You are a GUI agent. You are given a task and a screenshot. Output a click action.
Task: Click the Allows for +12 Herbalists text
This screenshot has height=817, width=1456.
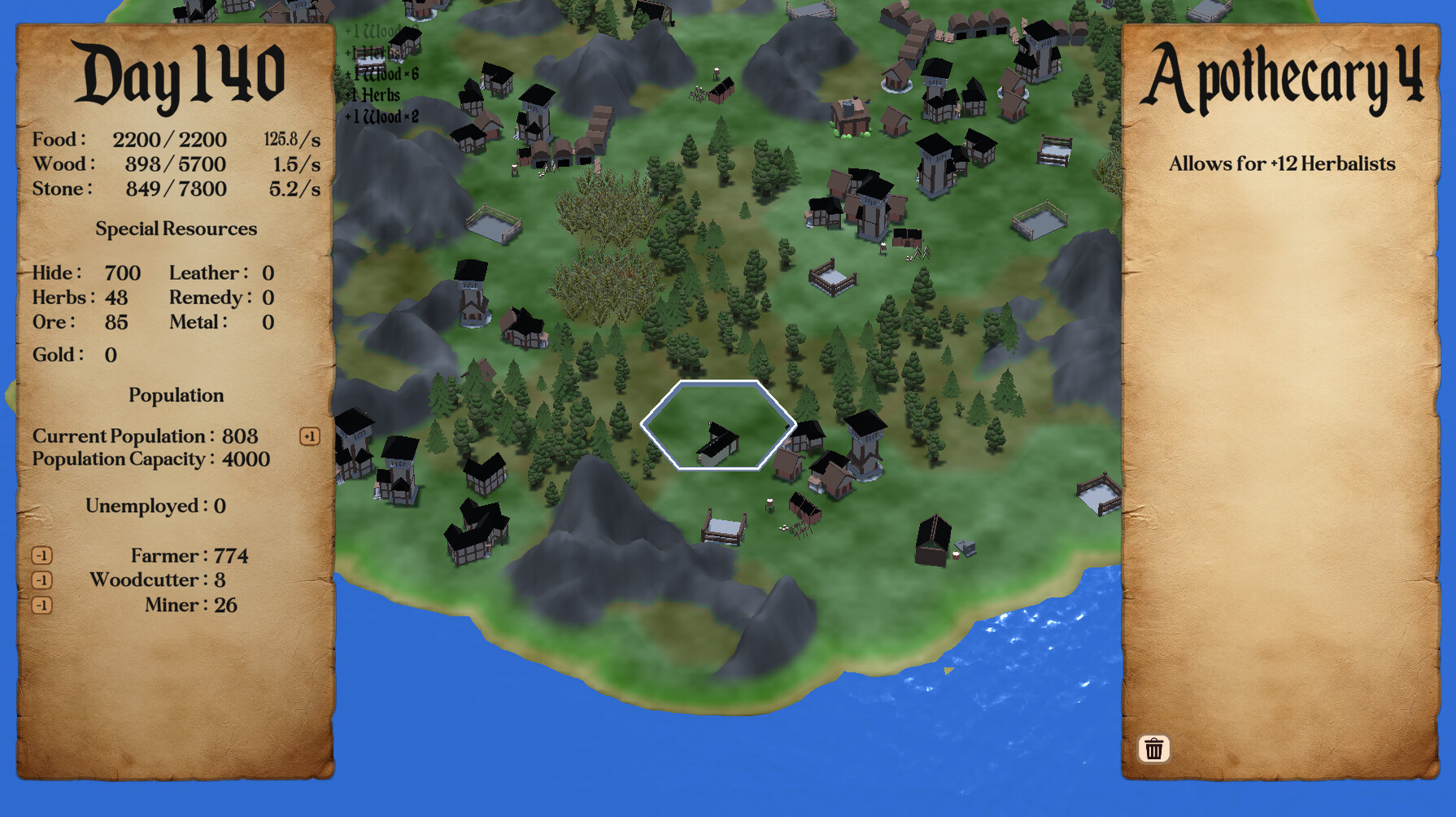pos(1279,164)
